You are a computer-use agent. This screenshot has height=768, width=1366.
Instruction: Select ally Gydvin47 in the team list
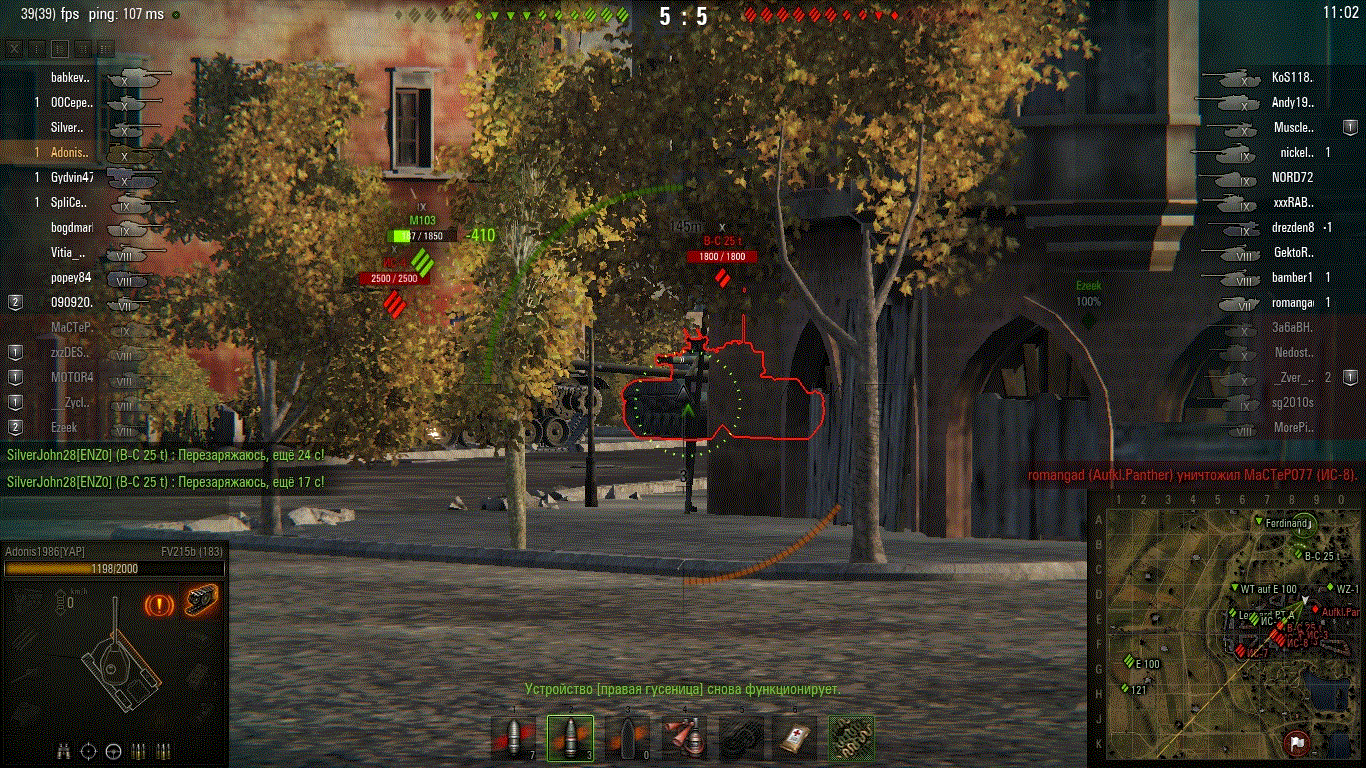coord(72,177)
